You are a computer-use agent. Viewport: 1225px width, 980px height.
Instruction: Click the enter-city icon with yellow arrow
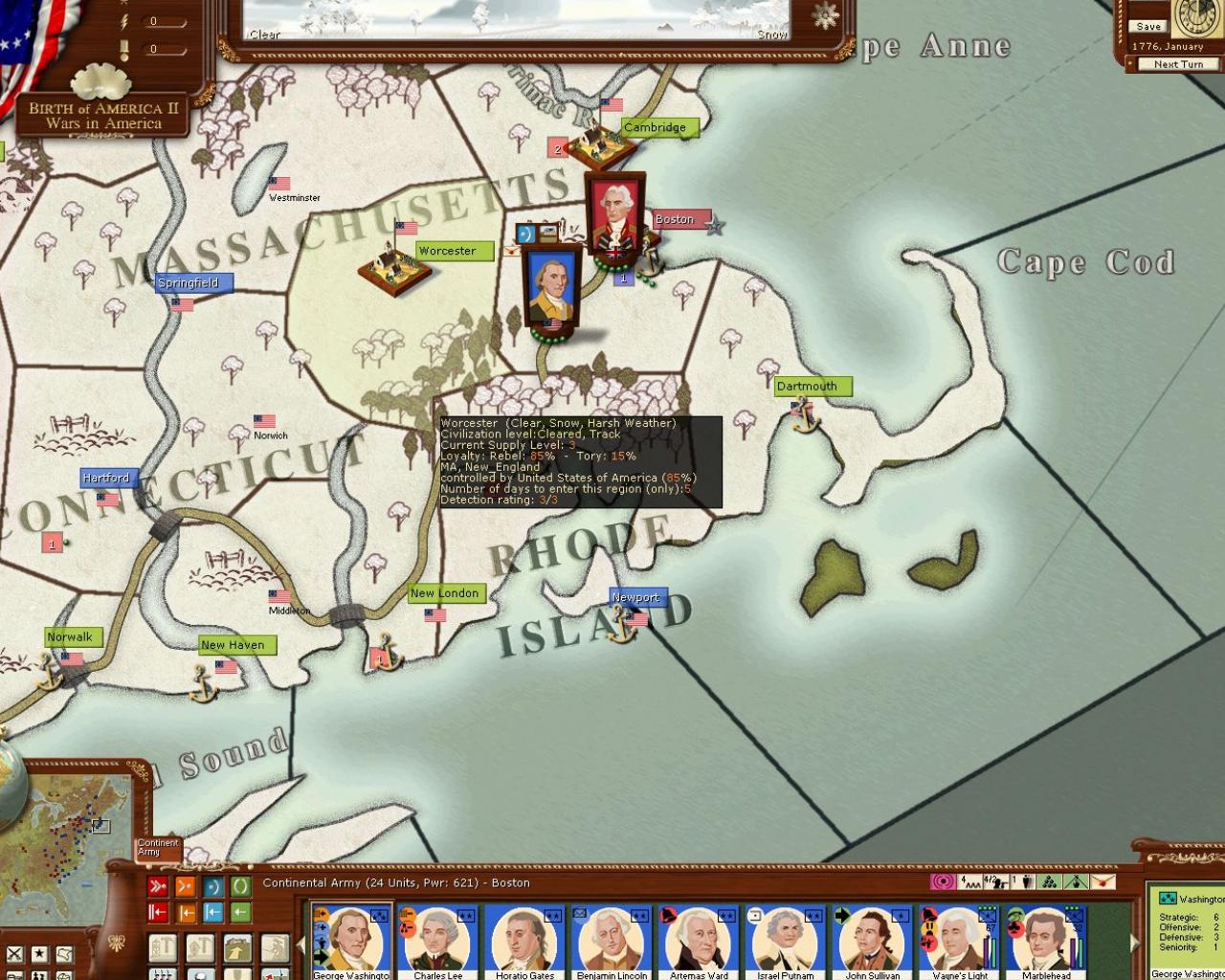pos(238,947)
